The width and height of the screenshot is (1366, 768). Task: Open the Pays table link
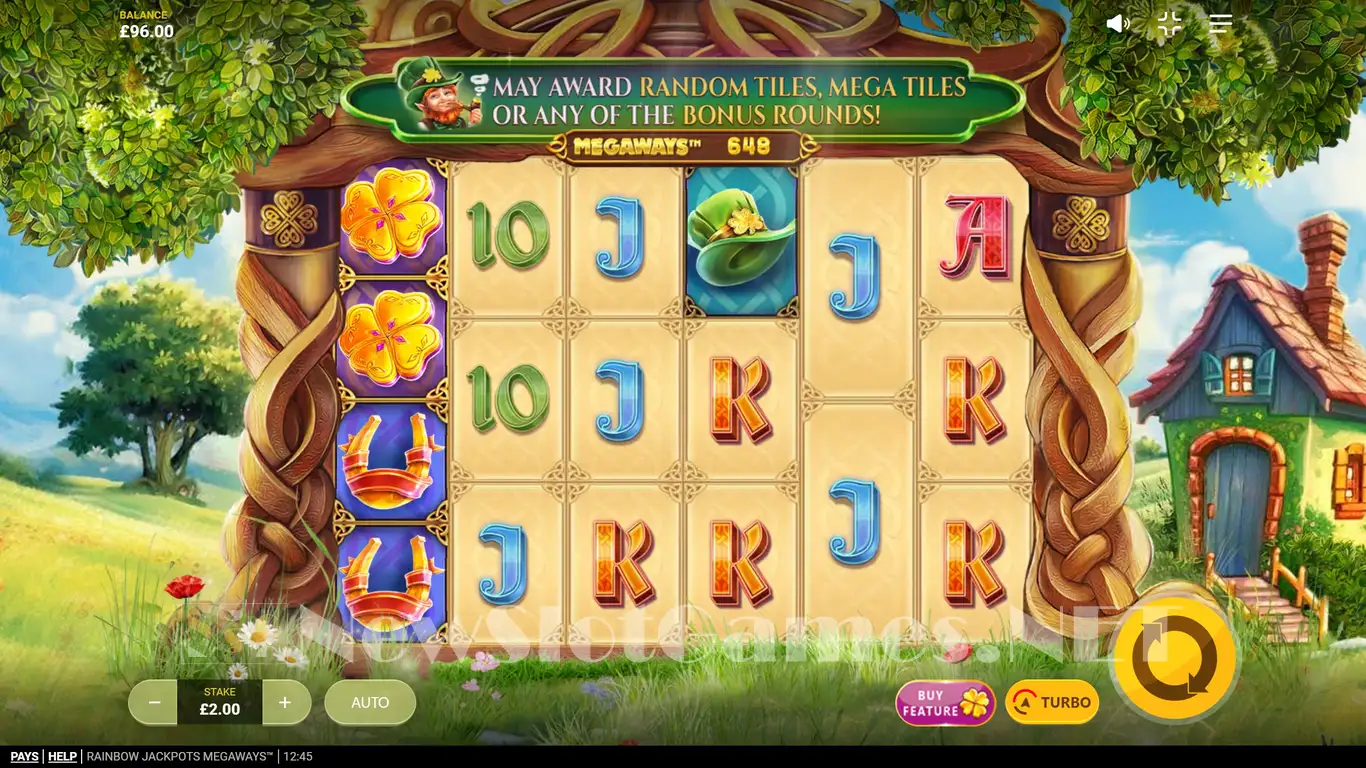24,757
